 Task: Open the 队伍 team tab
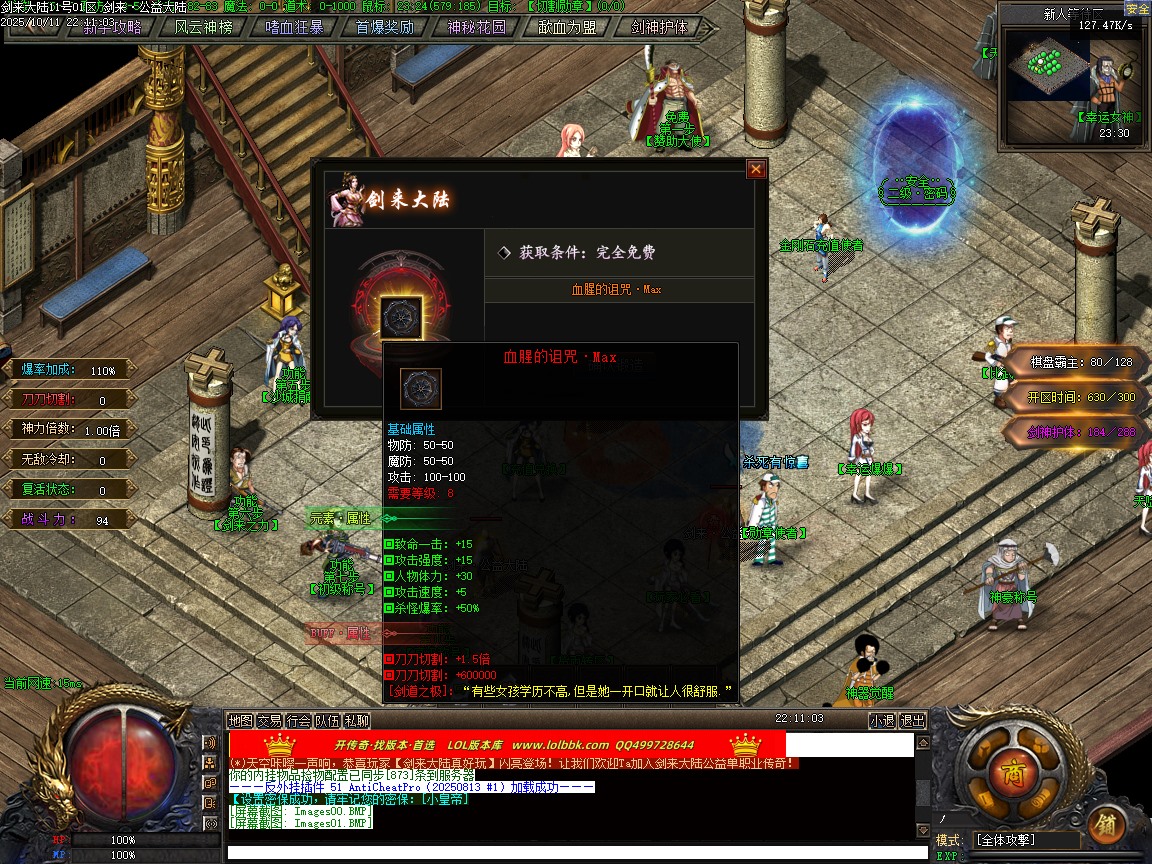pyautogui.click(x=327, y=720)
